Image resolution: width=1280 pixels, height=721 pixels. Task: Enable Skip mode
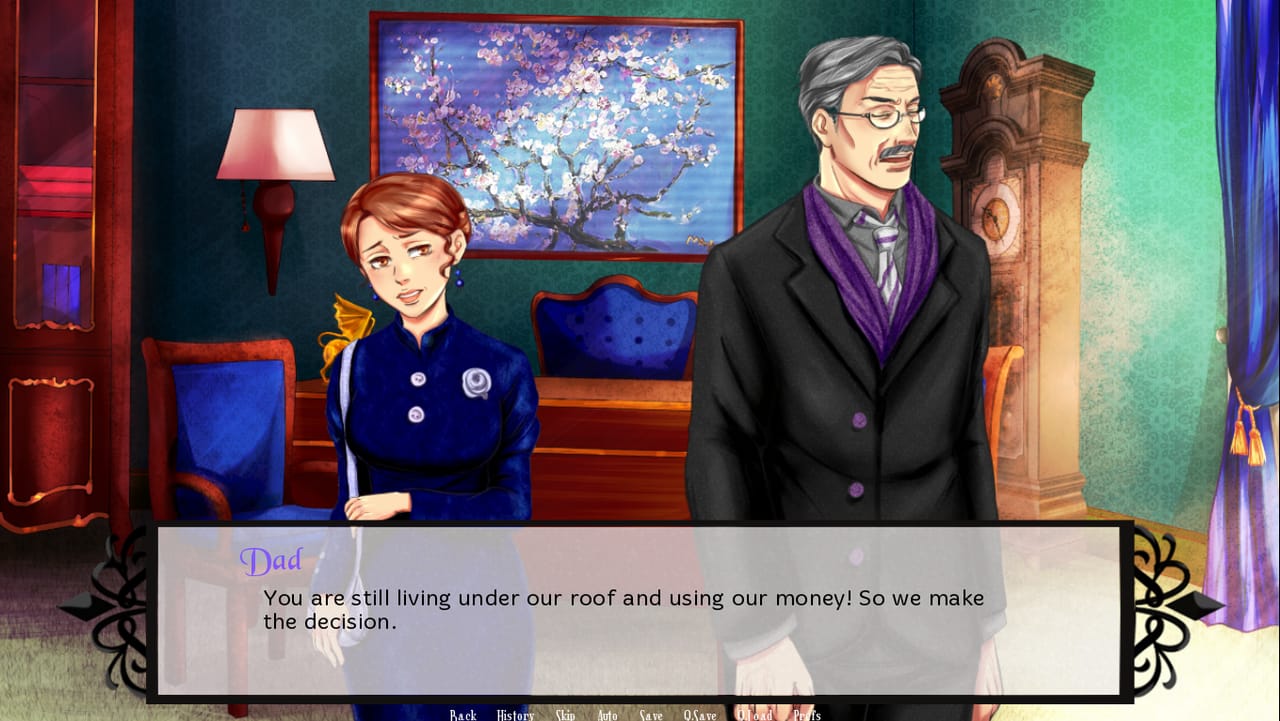(565, 715)
